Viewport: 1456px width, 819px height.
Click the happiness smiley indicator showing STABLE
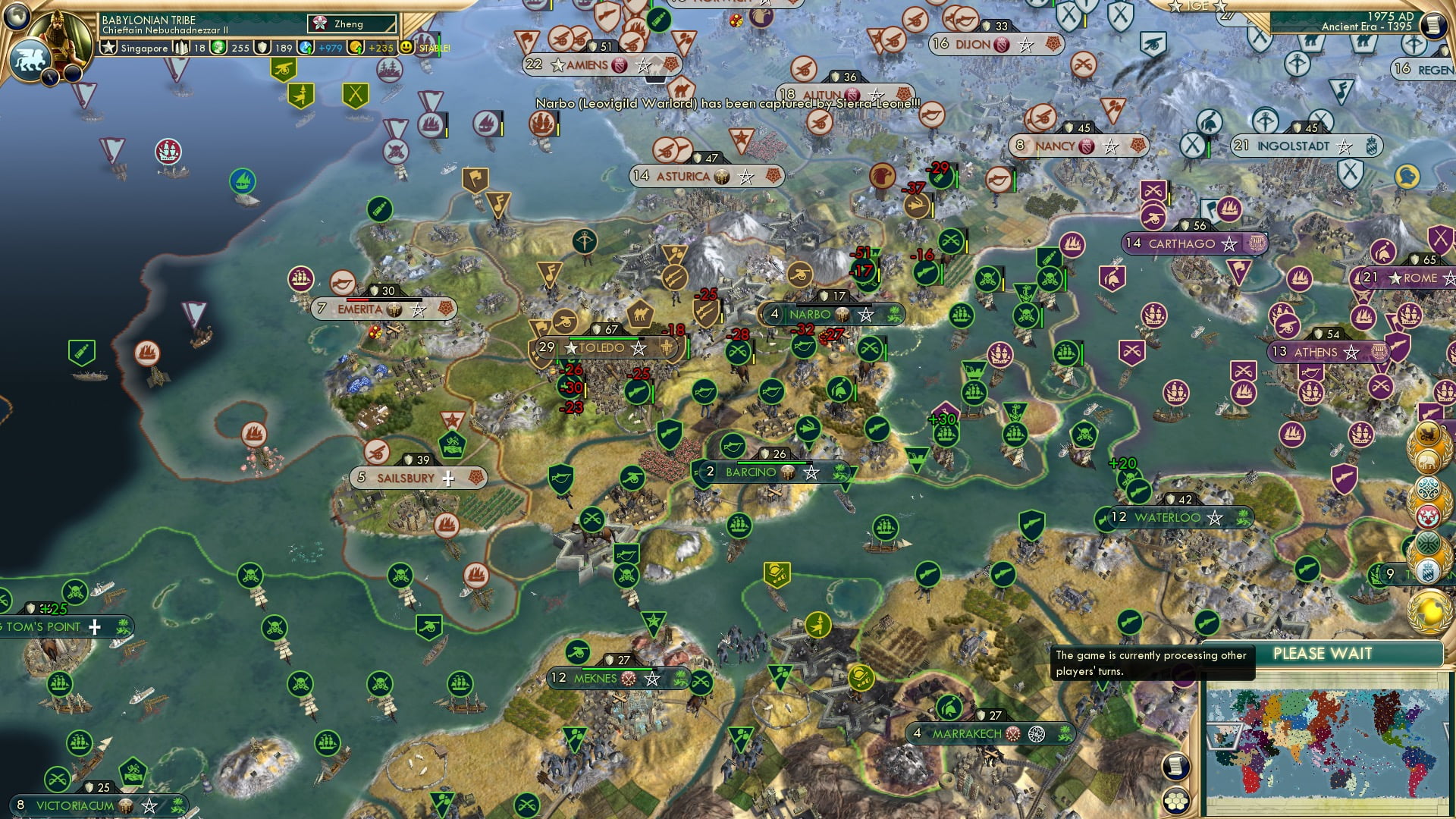407,47
